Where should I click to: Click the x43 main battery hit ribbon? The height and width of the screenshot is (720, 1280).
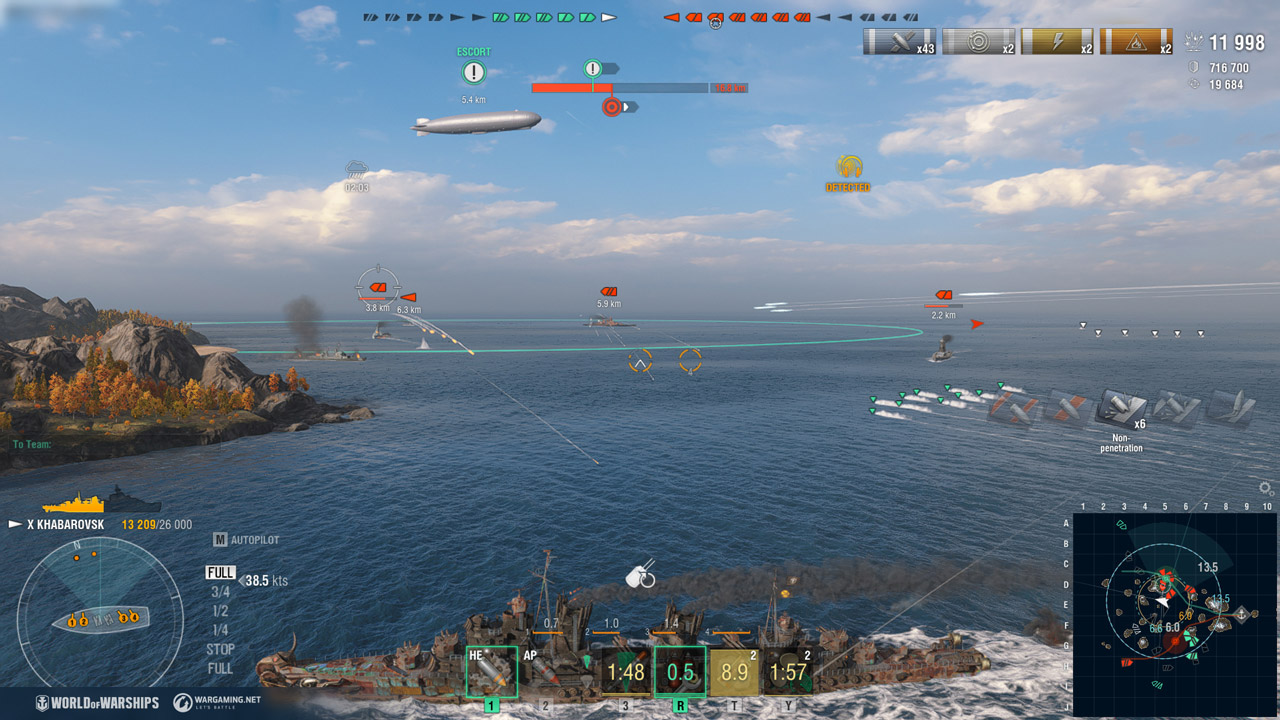click(899, 43)
